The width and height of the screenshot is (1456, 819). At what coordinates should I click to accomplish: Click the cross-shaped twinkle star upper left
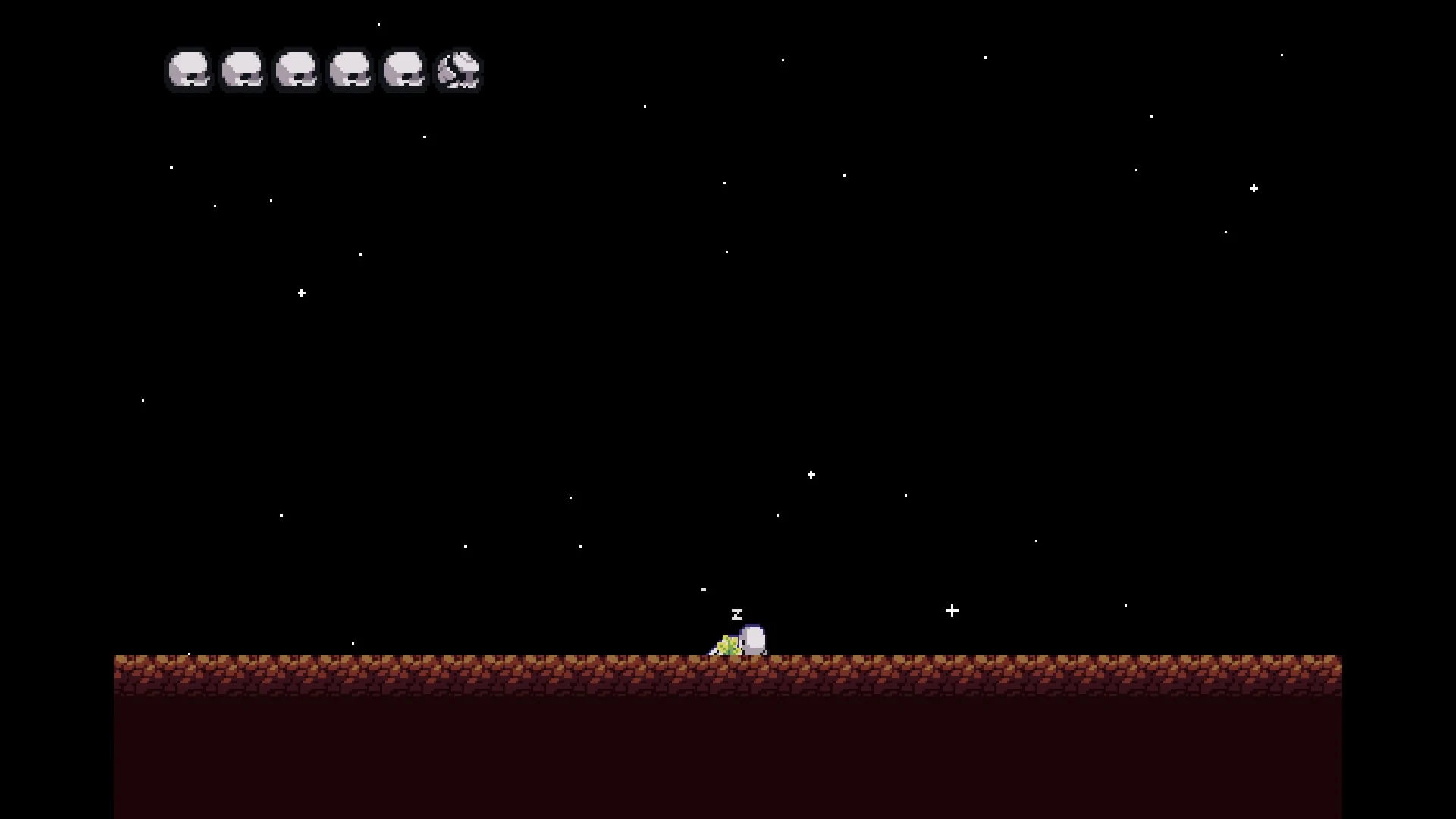point(302,292)
